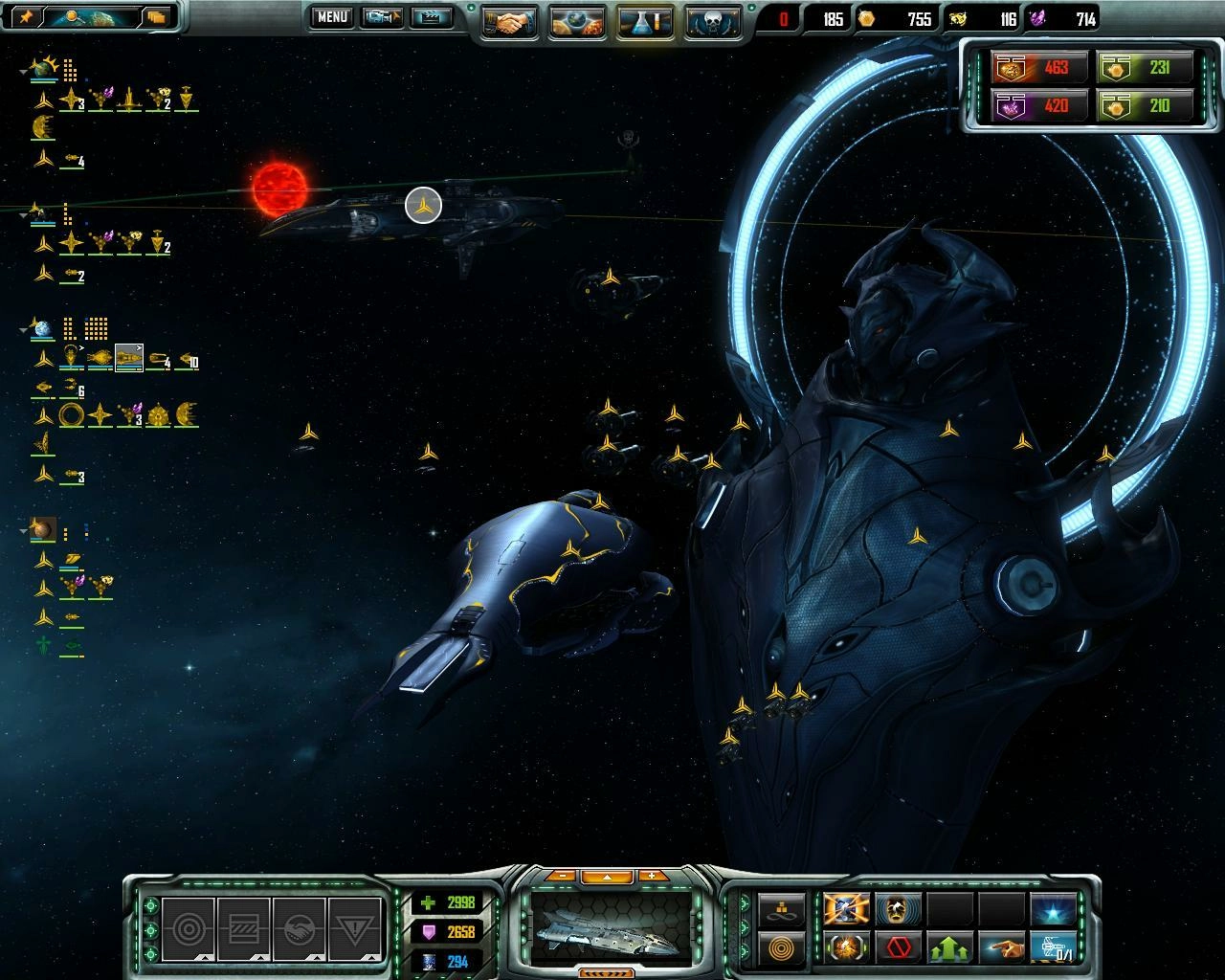Click the pin button in top-left bar
The width and height of the screenshot is (1225, 980).
point(26,16)
